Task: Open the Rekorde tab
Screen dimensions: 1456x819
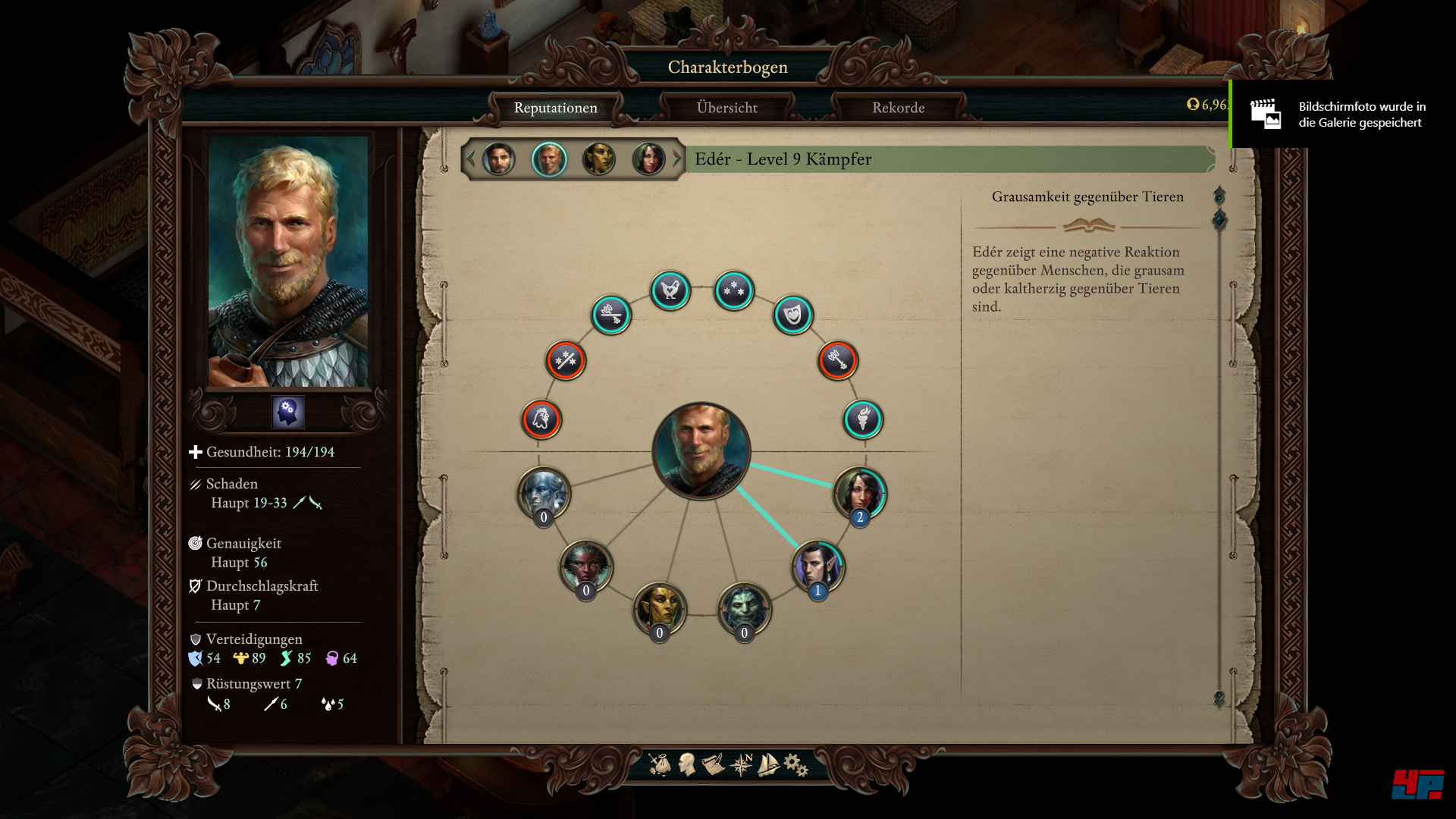Action: click(x=898, y=108)
